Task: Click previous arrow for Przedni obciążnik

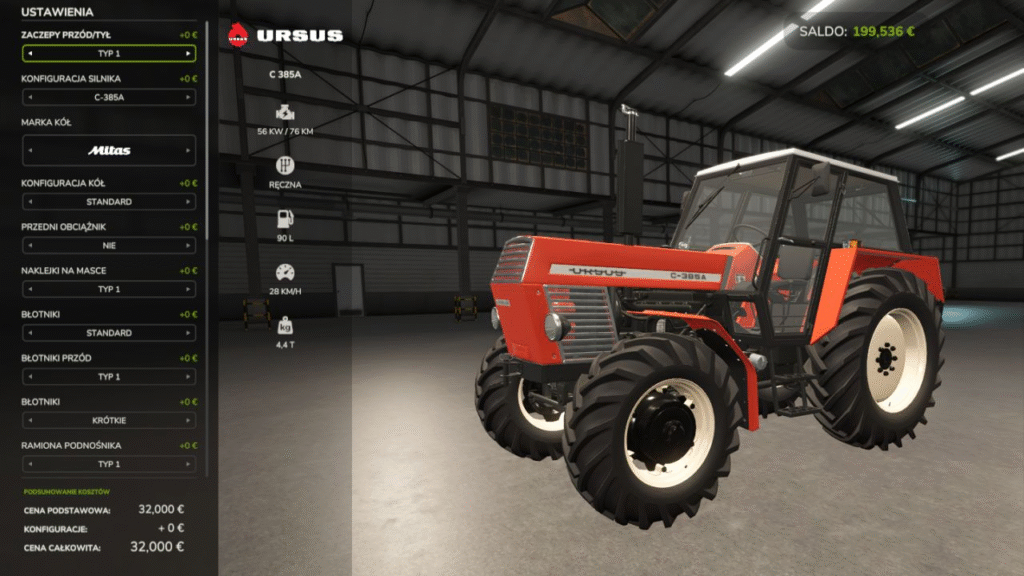Action: pos(29,246)
